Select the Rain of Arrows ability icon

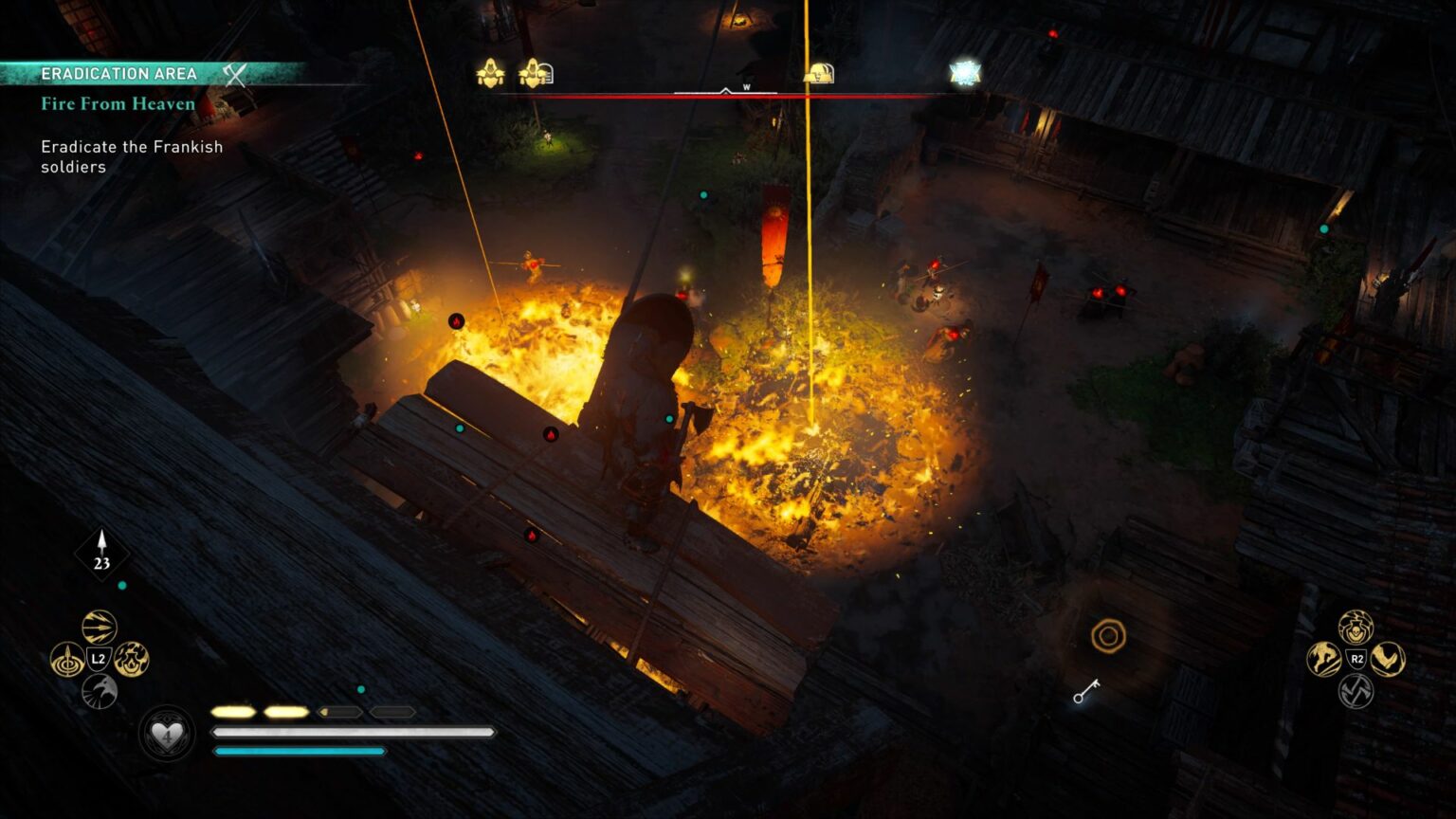tap(99, 628)
